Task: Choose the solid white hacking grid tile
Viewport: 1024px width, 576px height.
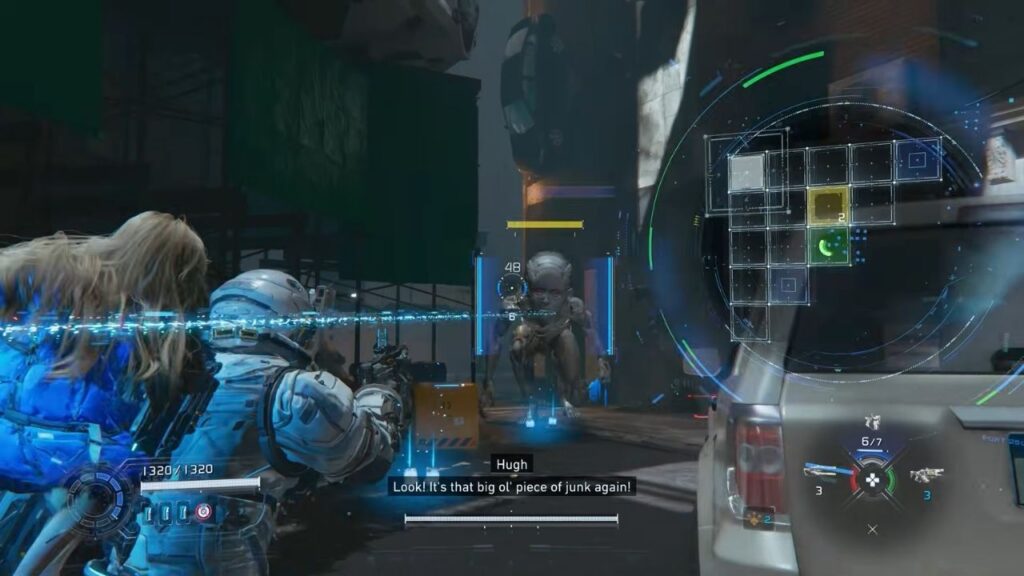Action: 746,172
